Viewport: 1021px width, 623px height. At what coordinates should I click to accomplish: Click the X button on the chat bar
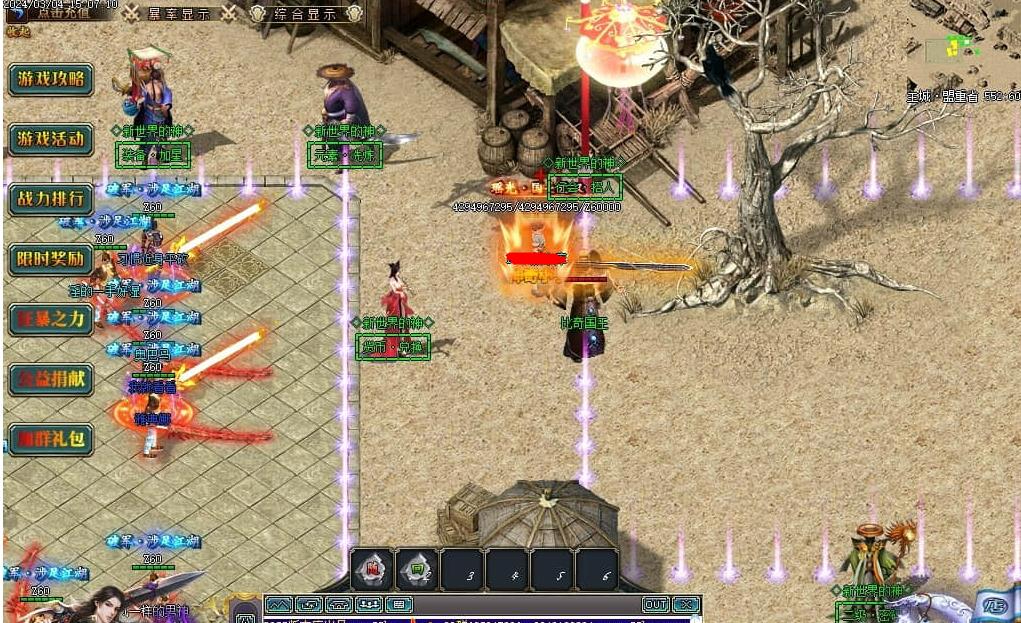(x=685, y=605)
